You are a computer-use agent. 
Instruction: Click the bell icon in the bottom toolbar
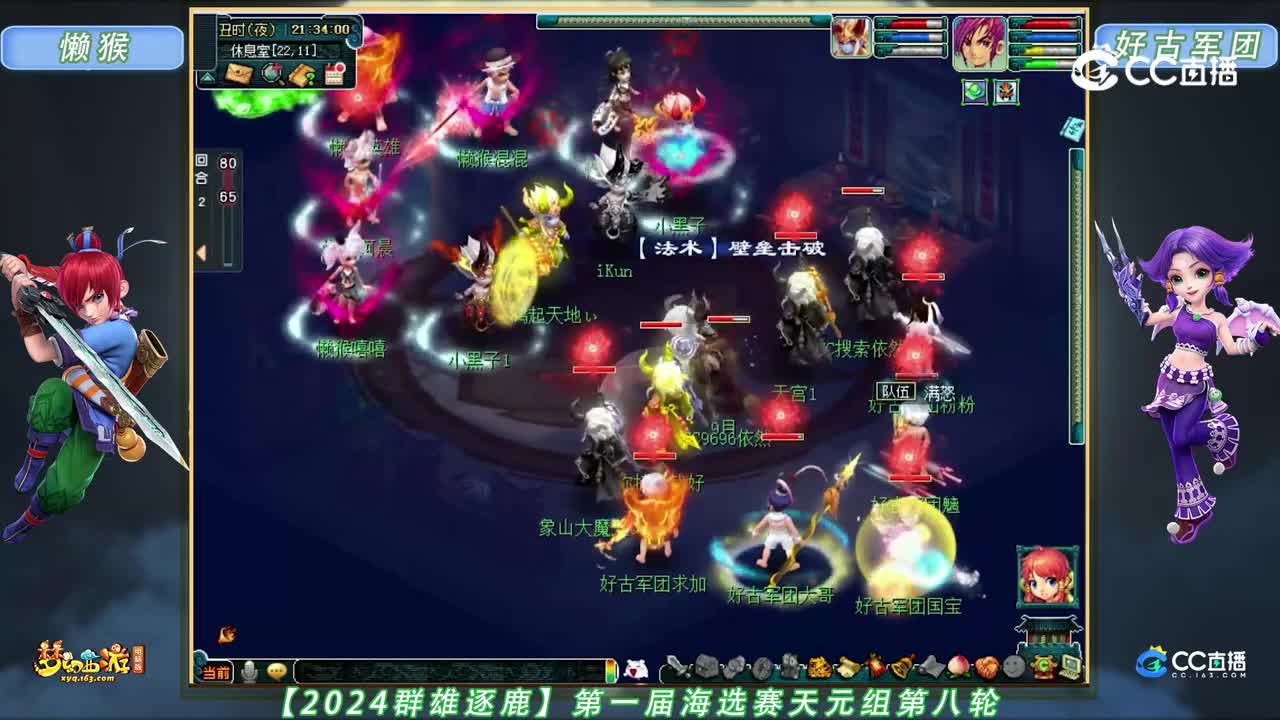pos(900,666)
